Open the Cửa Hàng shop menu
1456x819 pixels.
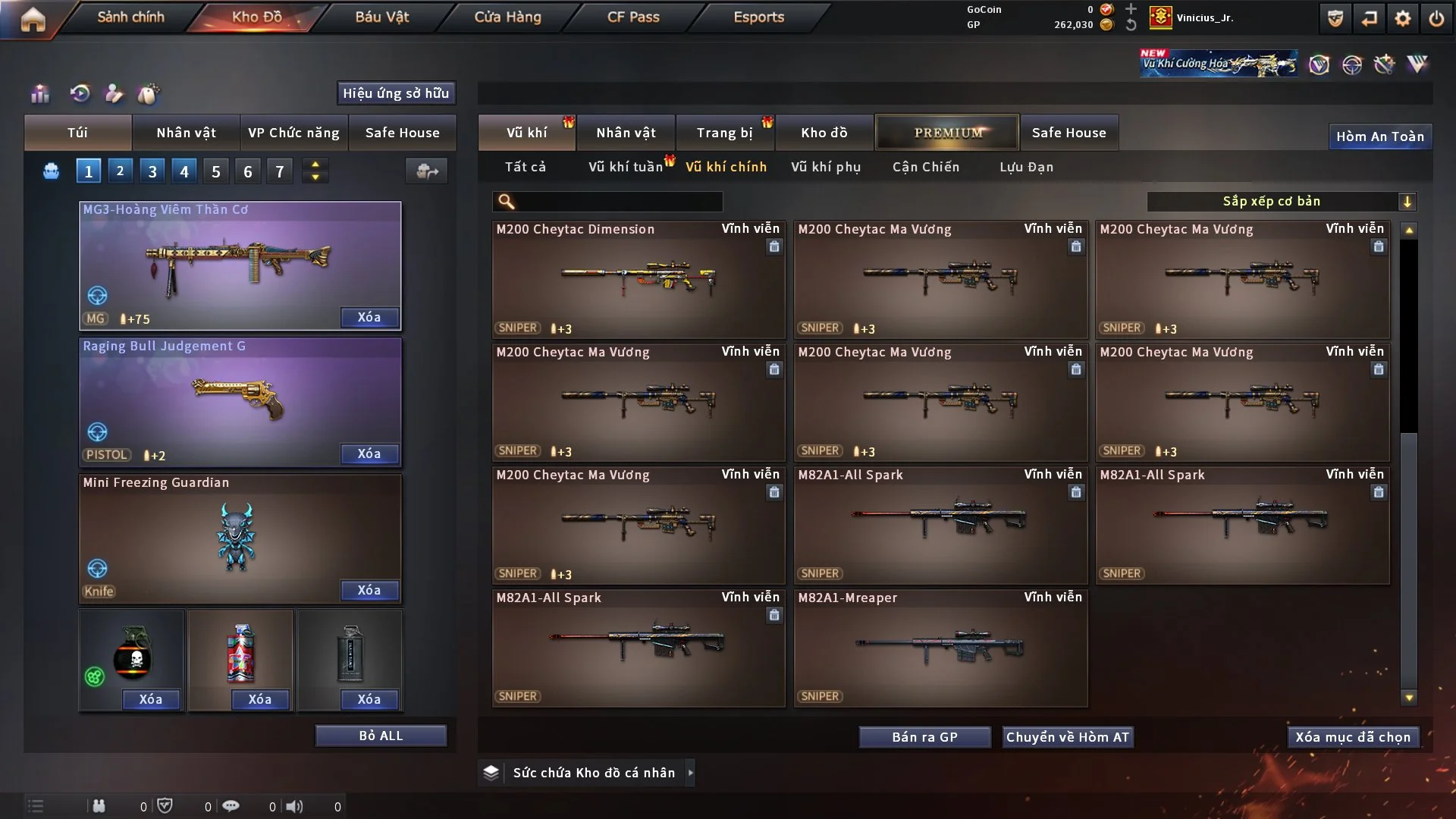coord(507,17)
